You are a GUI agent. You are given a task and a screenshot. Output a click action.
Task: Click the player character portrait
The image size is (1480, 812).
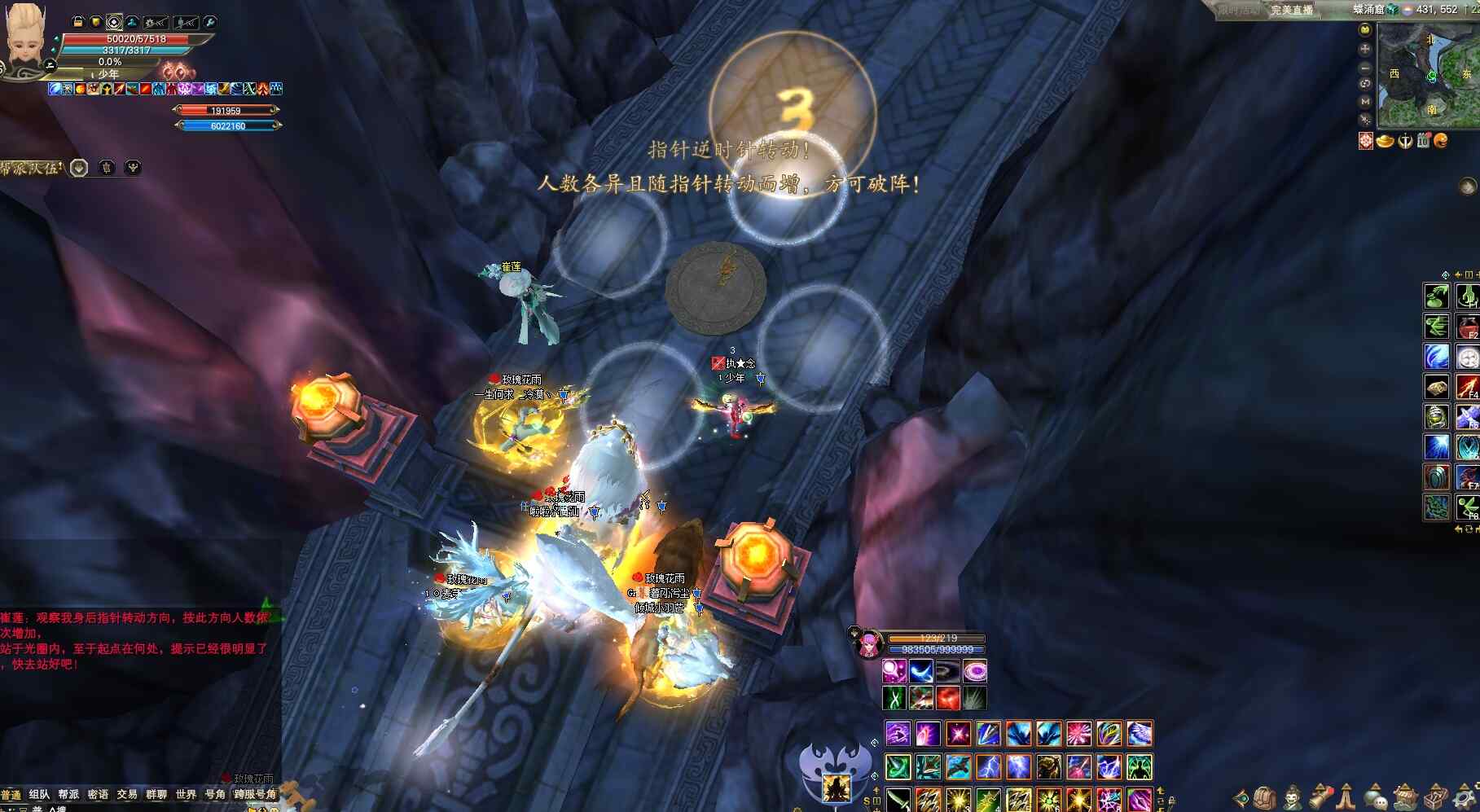24,37
